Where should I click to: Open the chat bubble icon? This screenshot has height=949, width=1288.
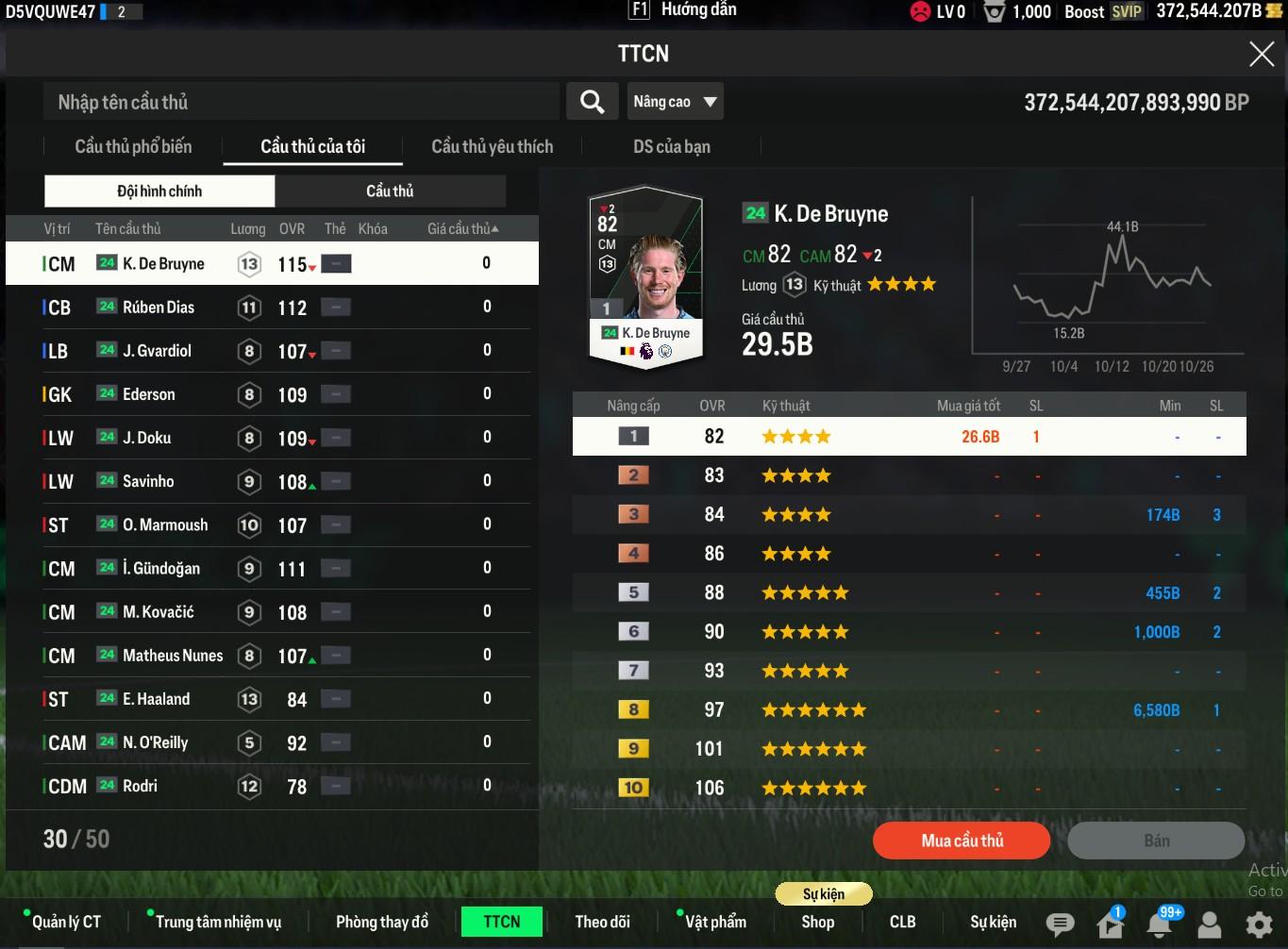1060,924
